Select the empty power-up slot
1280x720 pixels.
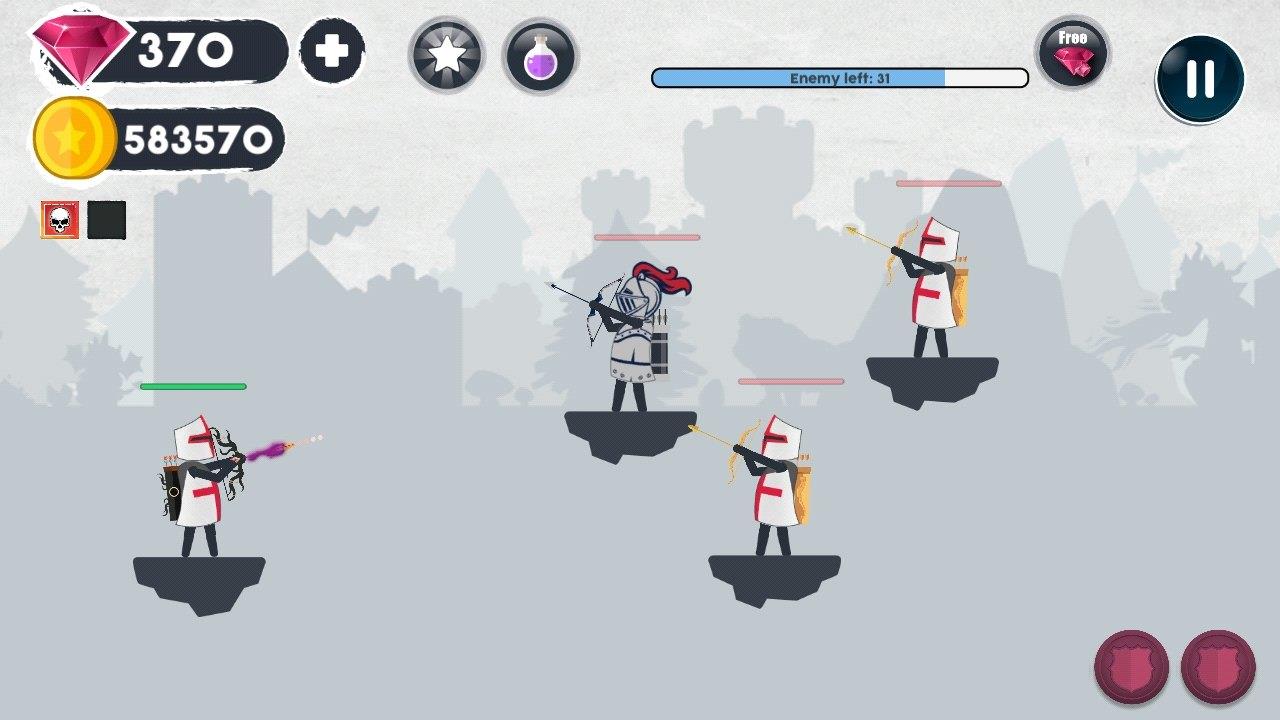coord(108,219)
